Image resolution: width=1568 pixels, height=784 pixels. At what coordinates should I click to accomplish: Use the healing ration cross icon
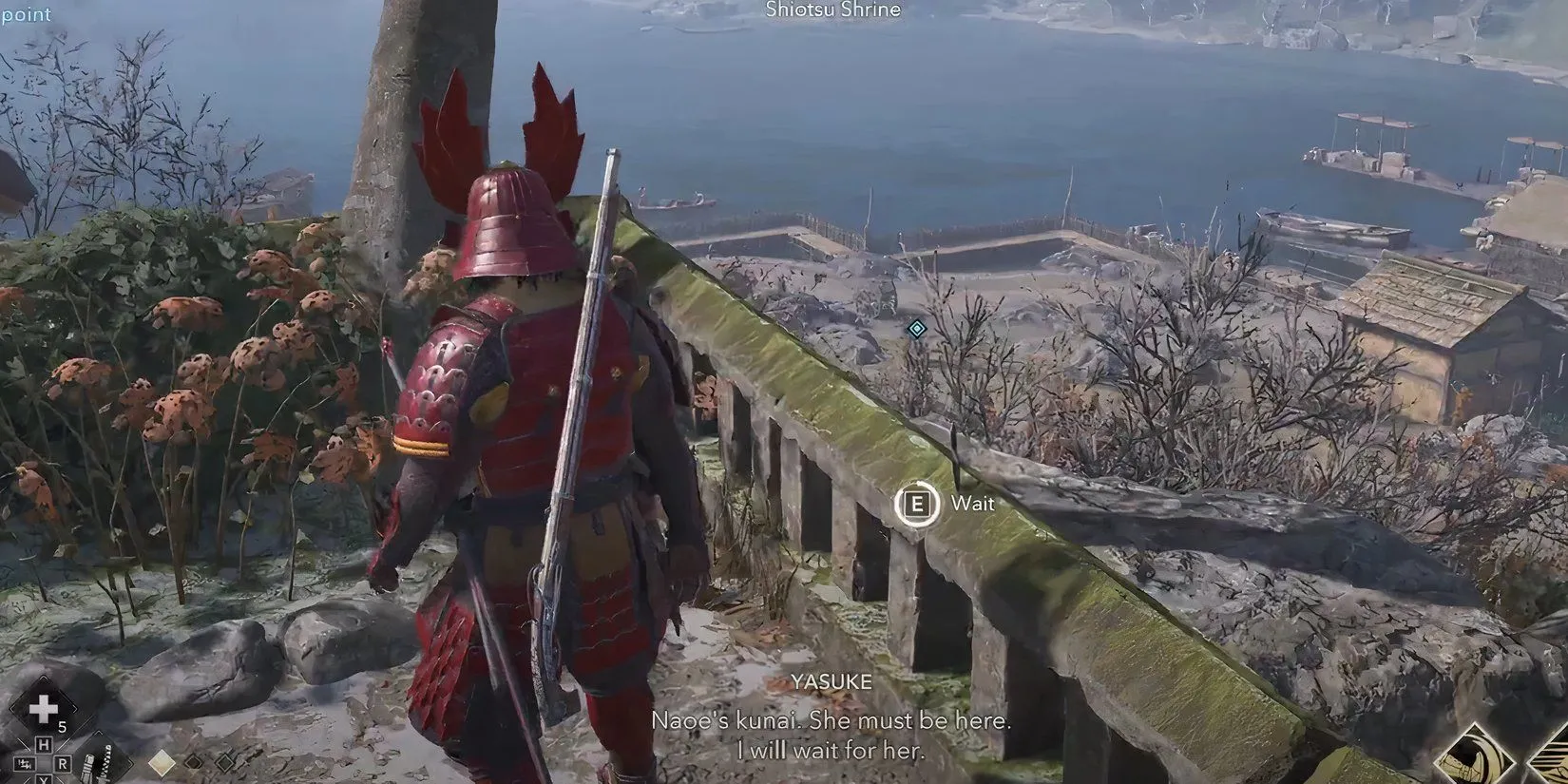[42, 710]
